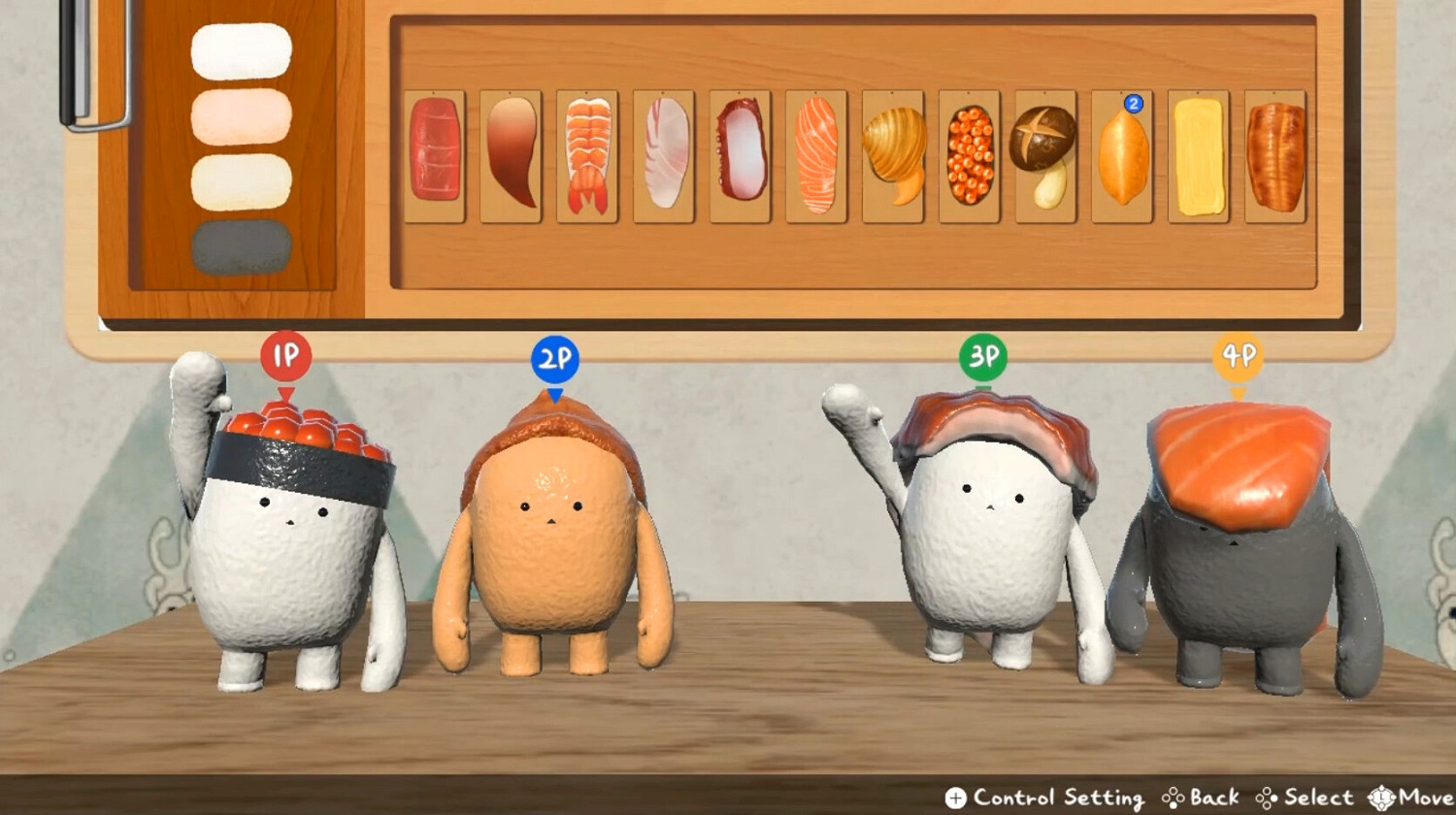This screenshot has height=815, width=1456.
Task: Choose the shrimp topping from the board
Action: pyautogui.click(x=586, y=155)
